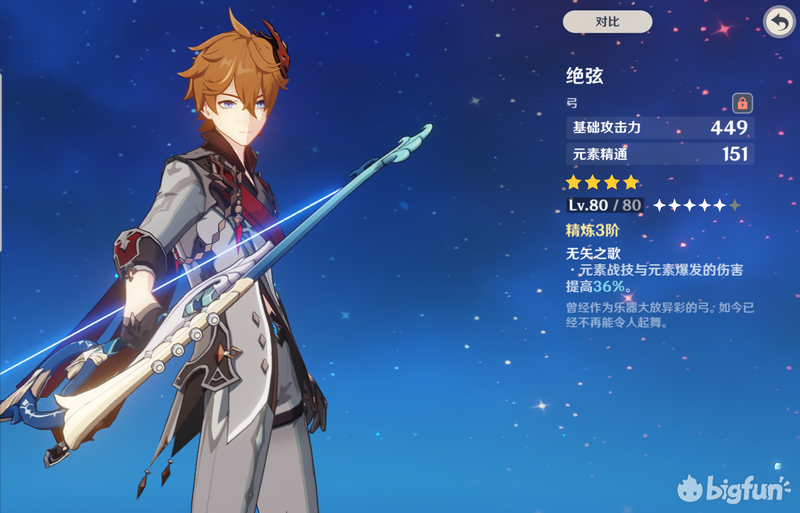This screenshot has width=800, height=513.
Task: Click the 对比 compare button
Action: click(607, 21)
